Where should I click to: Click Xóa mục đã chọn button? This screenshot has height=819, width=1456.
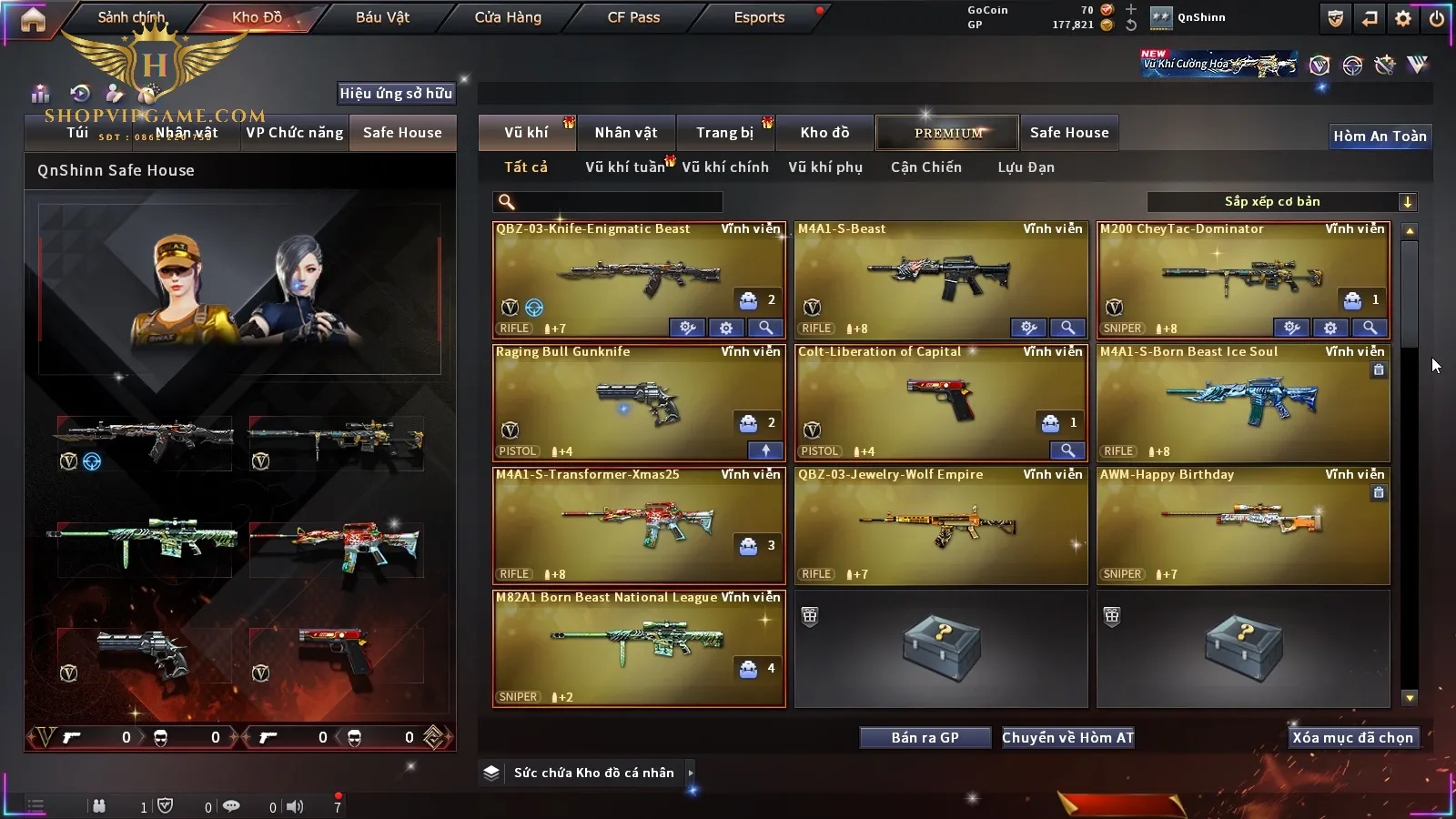pyautogui.click(x=1352, y=738)
